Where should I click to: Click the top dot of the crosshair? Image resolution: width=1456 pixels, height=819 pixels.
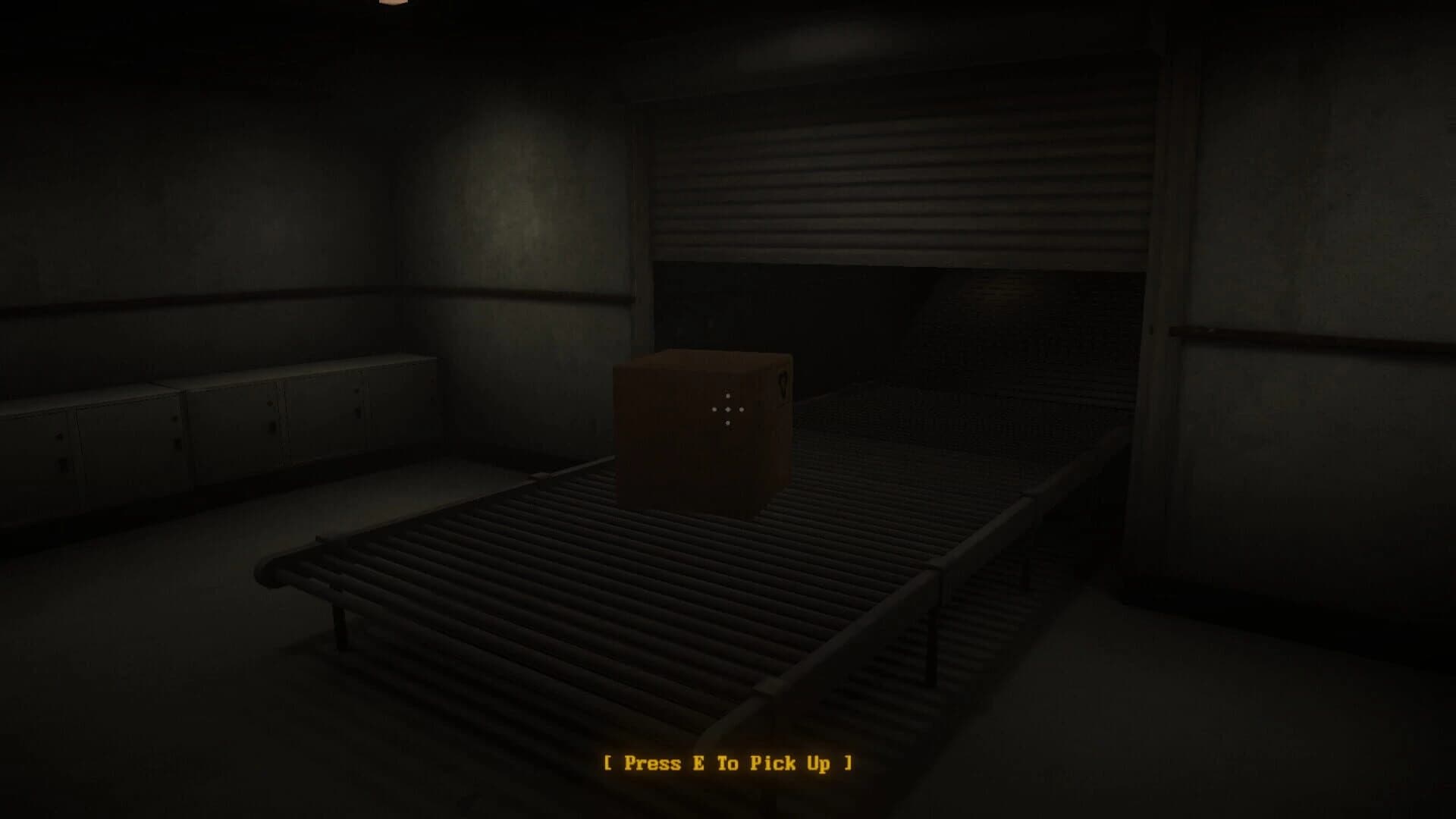[727, 395]
